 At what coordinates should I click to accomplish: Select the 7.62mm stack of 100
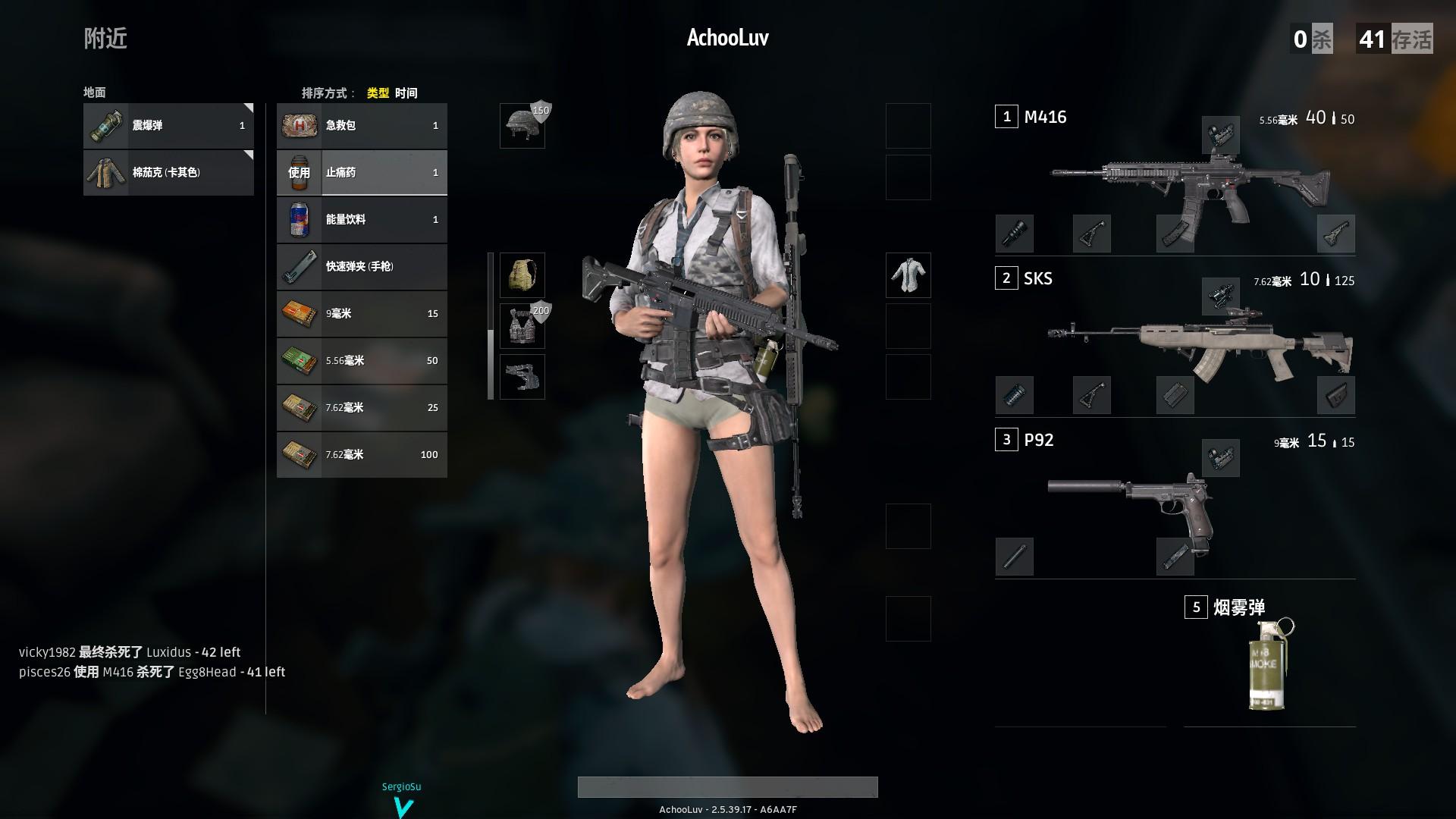[x=362, y=455]
